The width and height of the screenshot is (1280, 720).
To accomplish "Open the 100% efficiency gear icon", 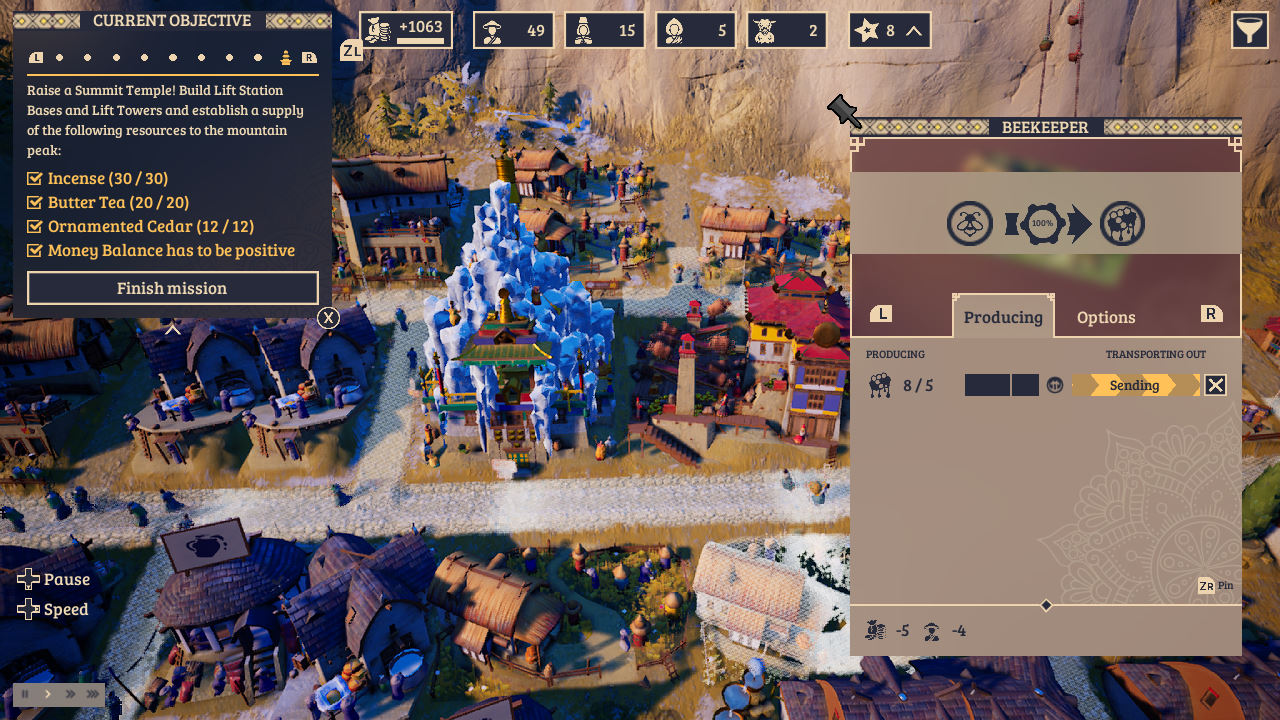I will 1044,223.
